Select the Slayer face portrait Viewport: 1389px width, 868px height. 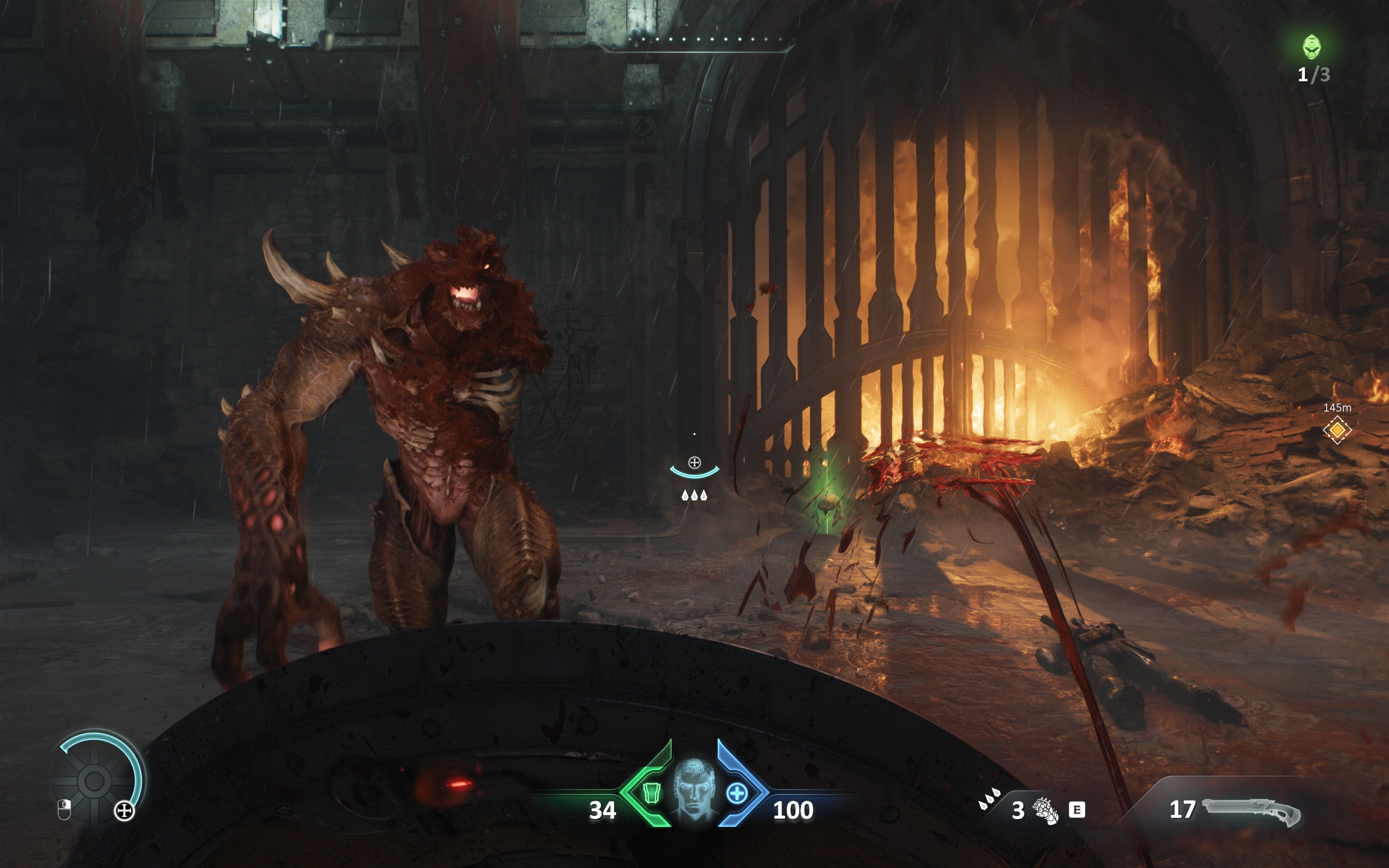(694, 789)
